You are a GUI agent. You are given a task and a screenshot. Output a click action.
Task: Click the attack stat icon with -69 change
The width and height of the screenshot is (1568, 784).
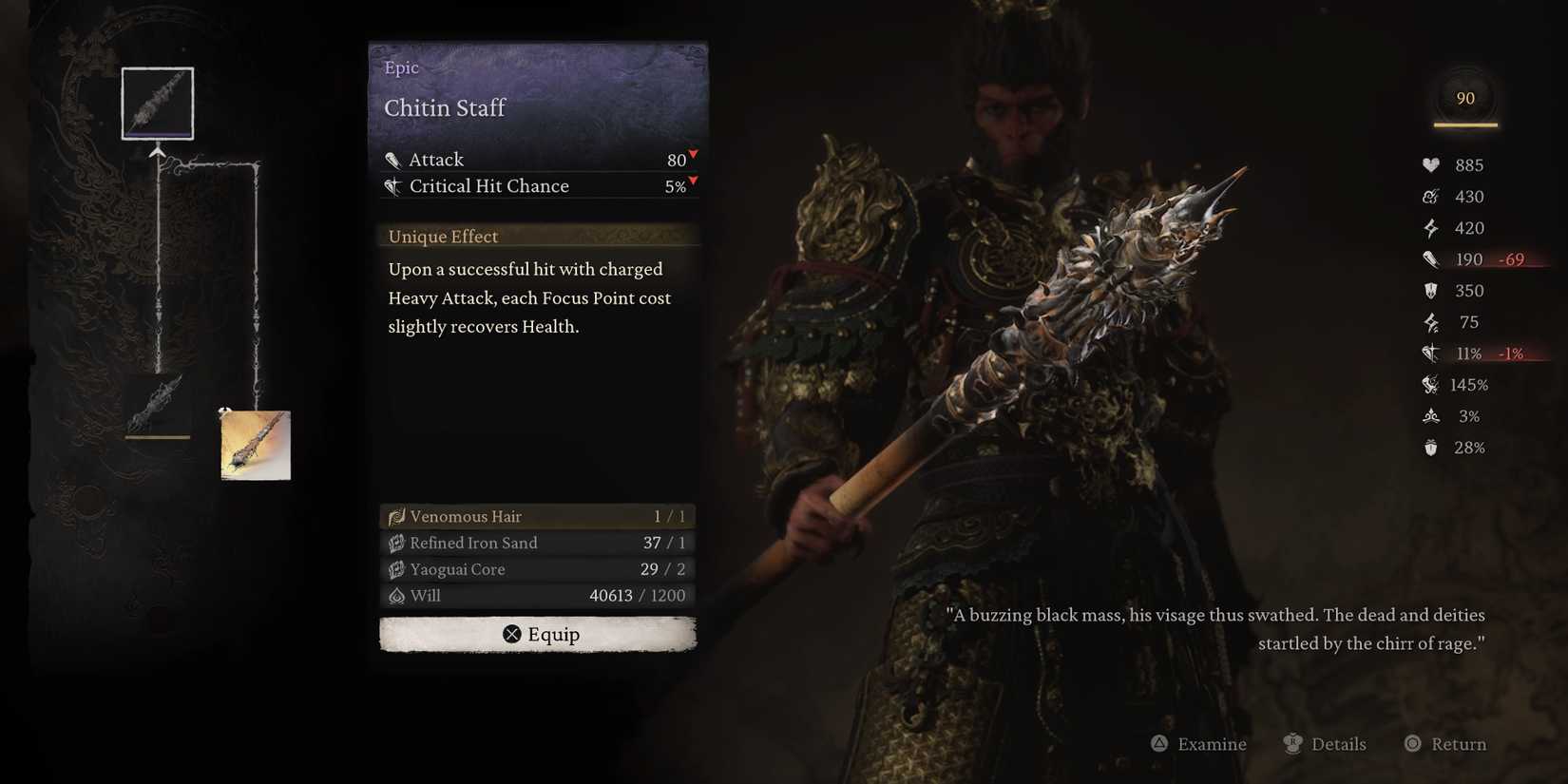1430,258
